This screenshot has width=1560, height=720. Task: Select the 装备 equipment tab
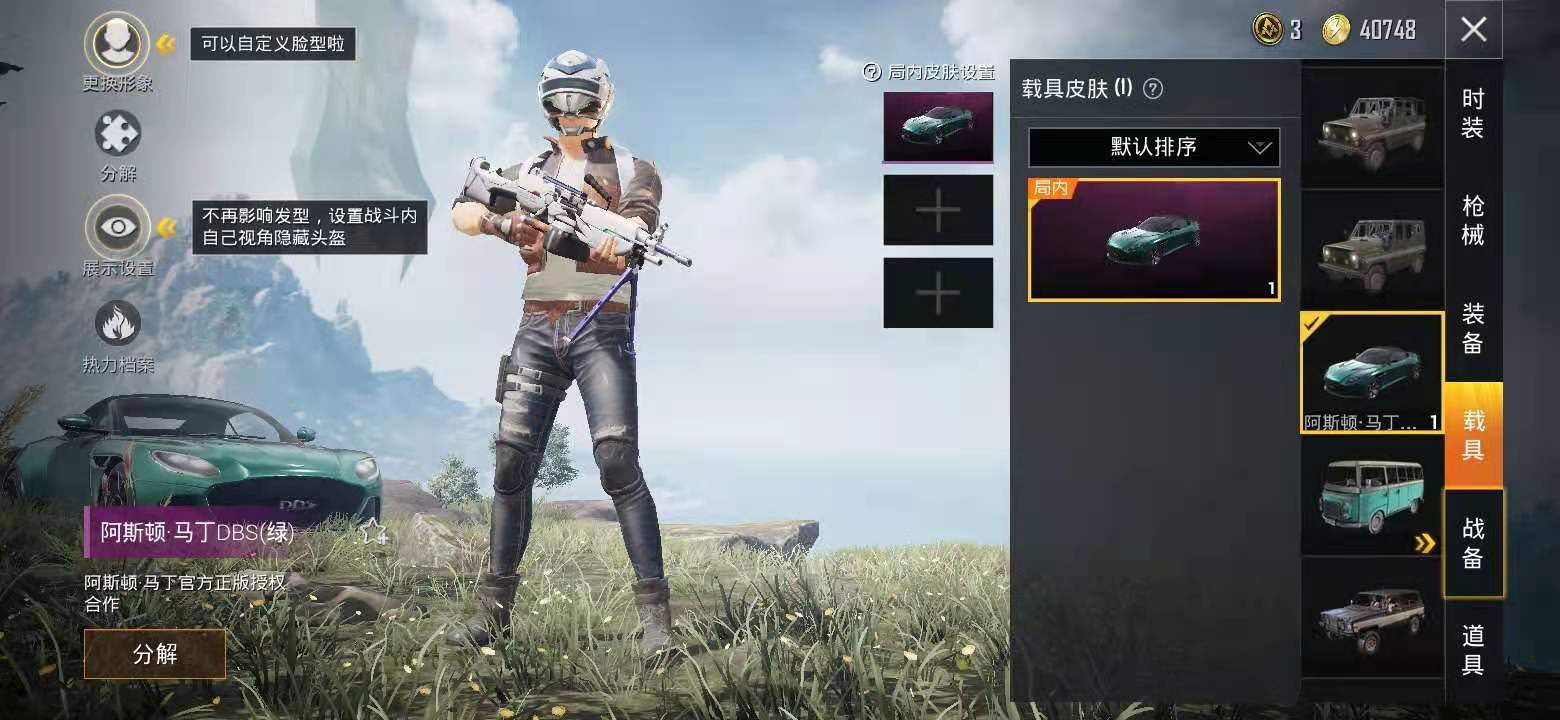point(1473,329)
